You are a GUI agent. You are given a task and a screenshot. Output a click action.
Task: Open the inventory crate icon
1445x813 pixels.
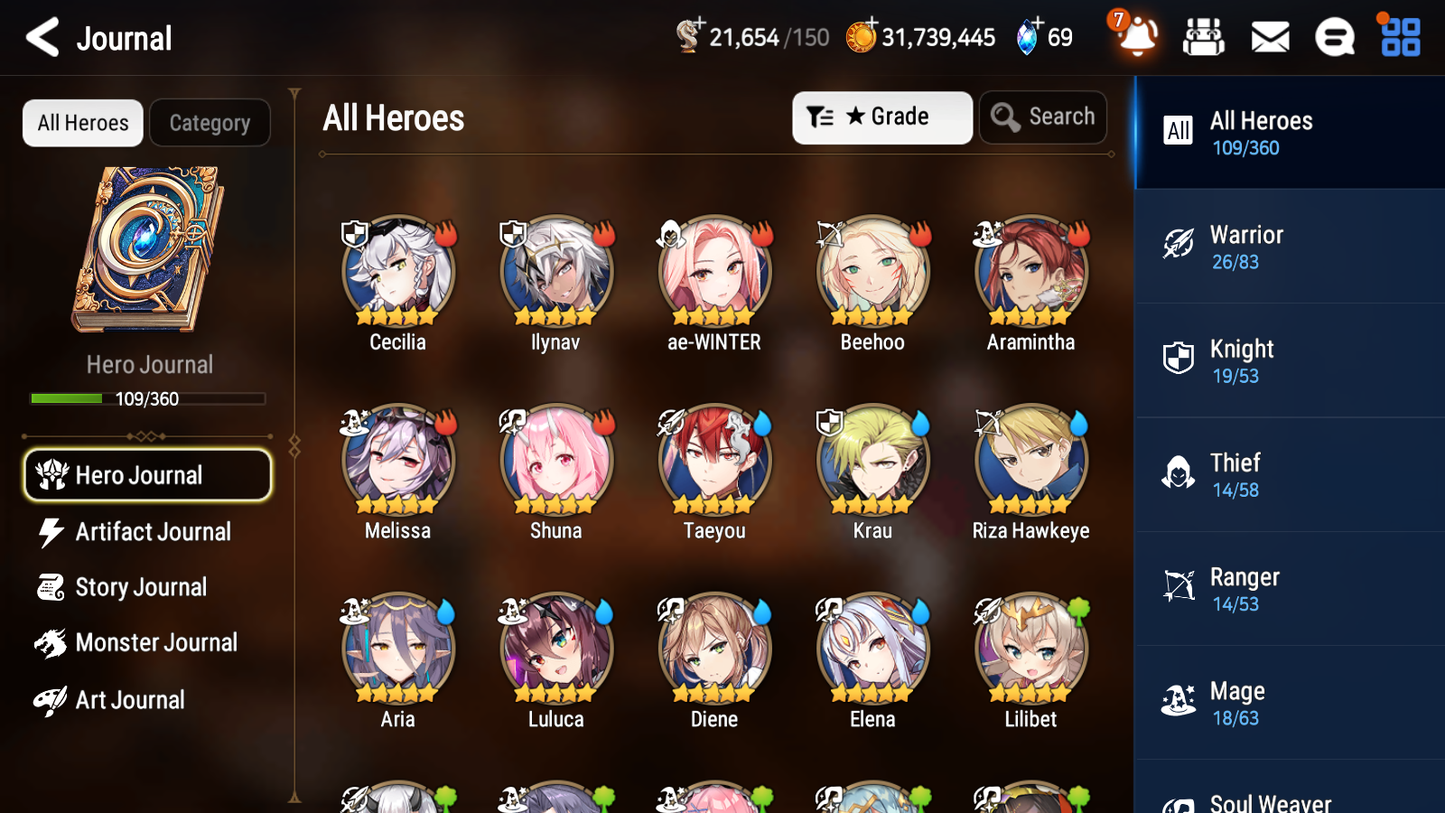tap(1203, 36)
